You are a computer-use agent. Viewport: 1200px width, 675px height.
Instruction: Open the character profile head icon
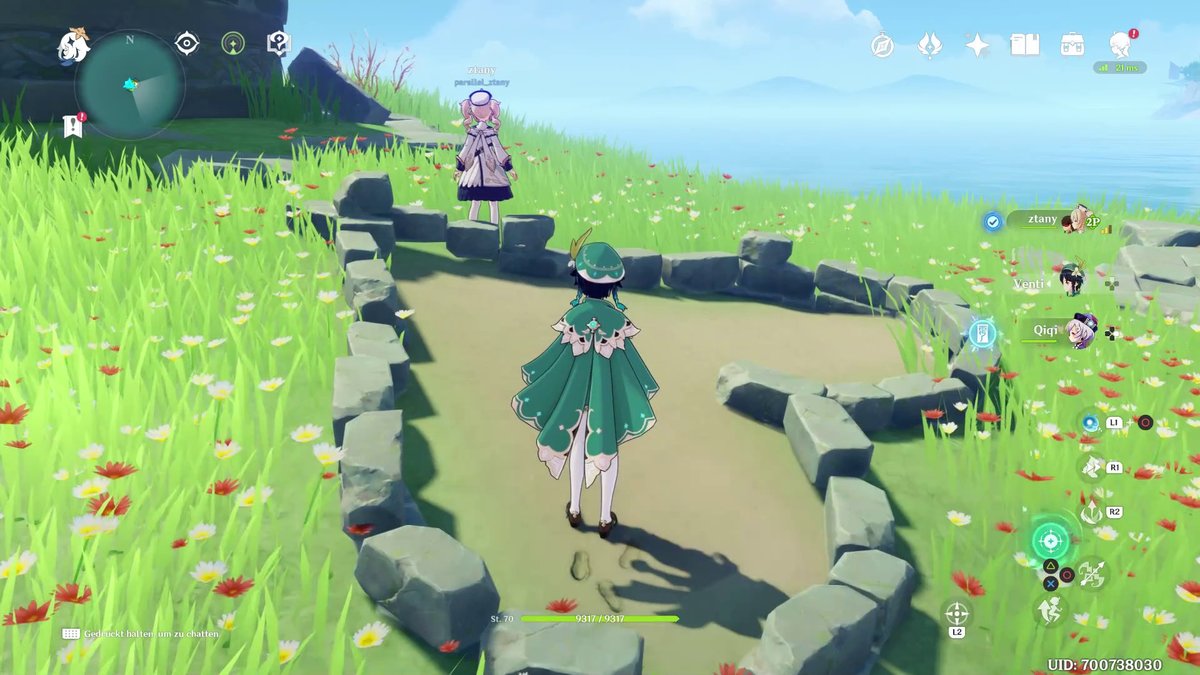[x=1120, y=45]
